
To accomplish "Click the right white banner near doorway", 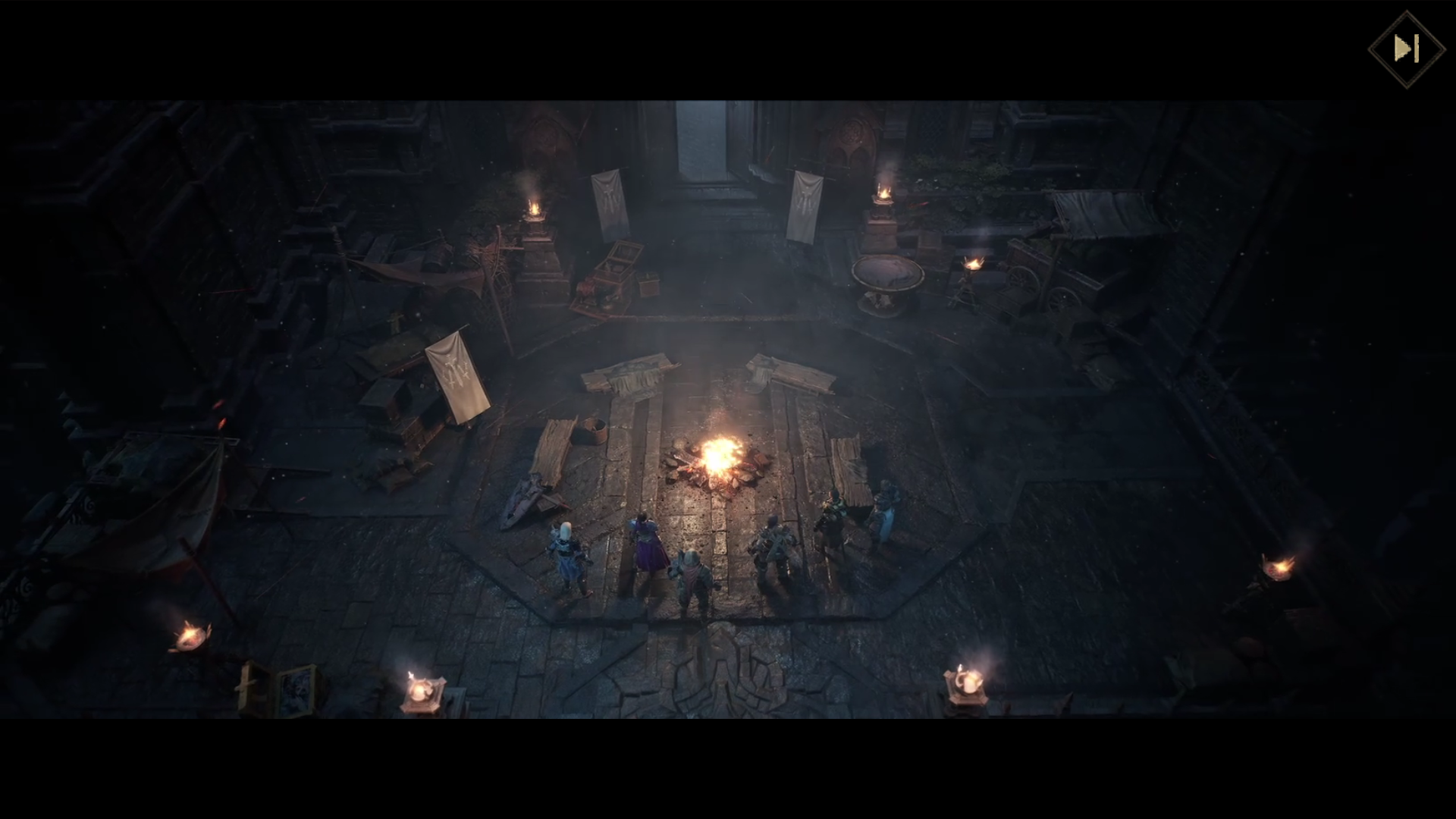I will click(x=806, y=201).
